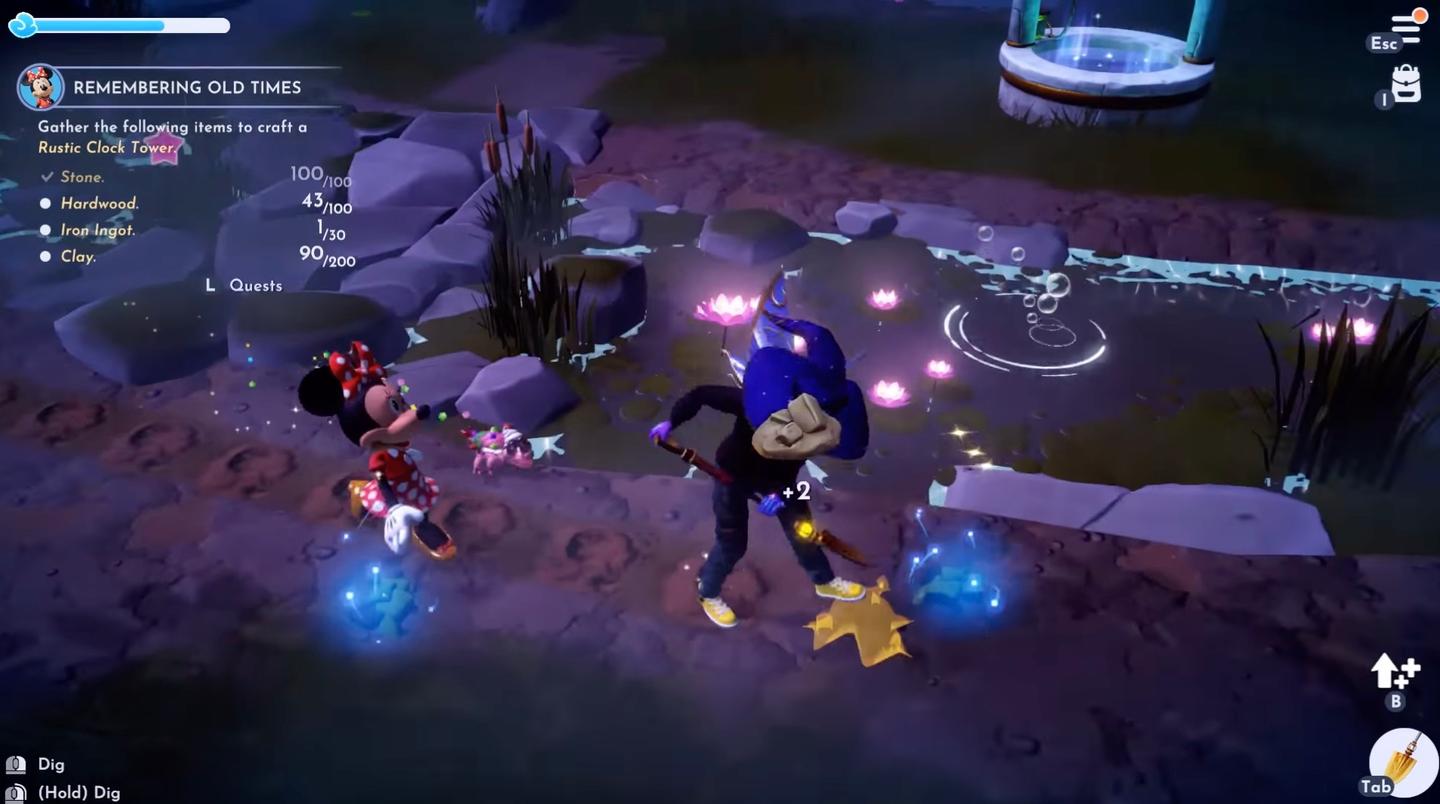Click the bullet next to Hardwood
1440x804 pixels.
point(46,203)
